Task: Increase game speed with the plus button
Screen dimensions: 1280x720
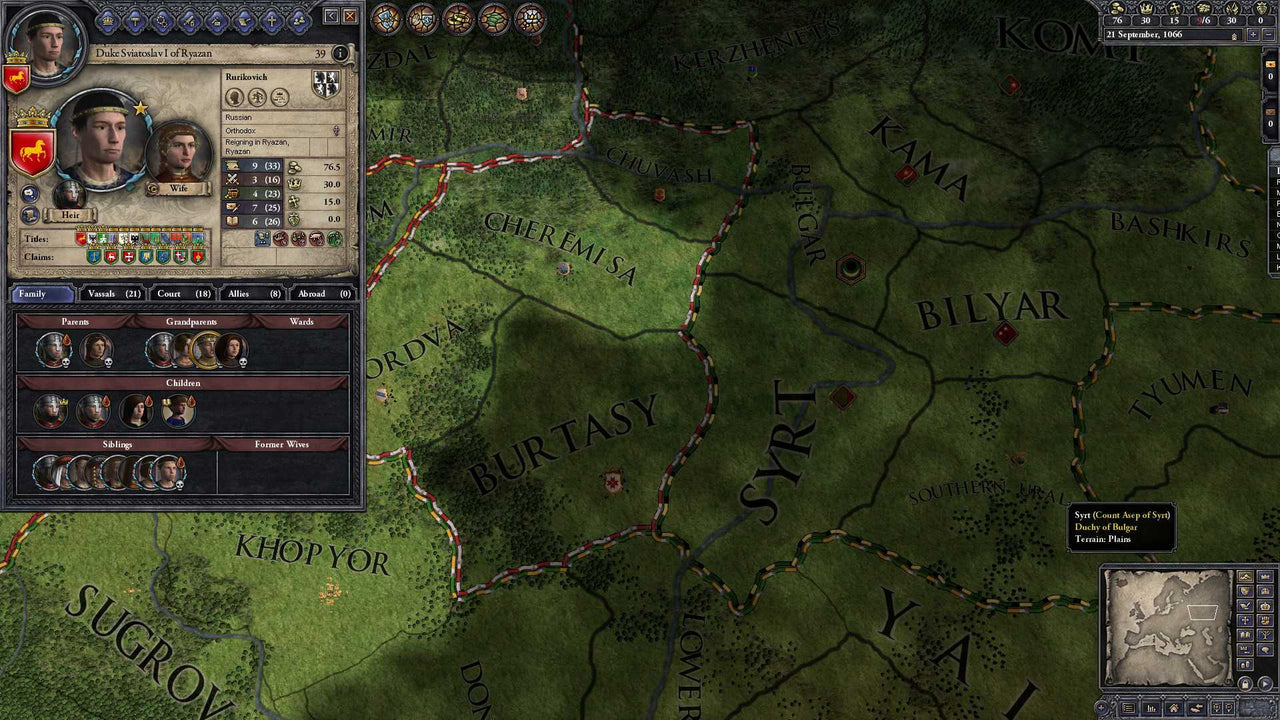Action: [x=1253, y=35]
